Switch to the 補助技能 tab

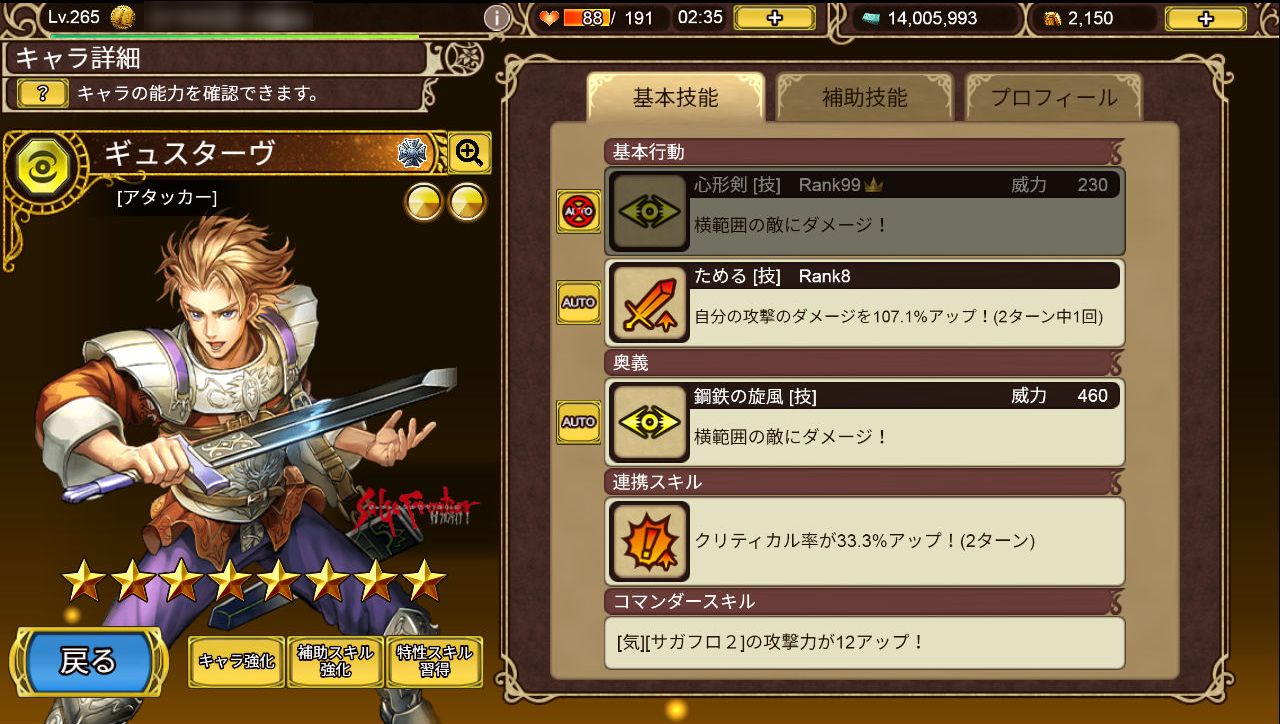pos(864,98)
